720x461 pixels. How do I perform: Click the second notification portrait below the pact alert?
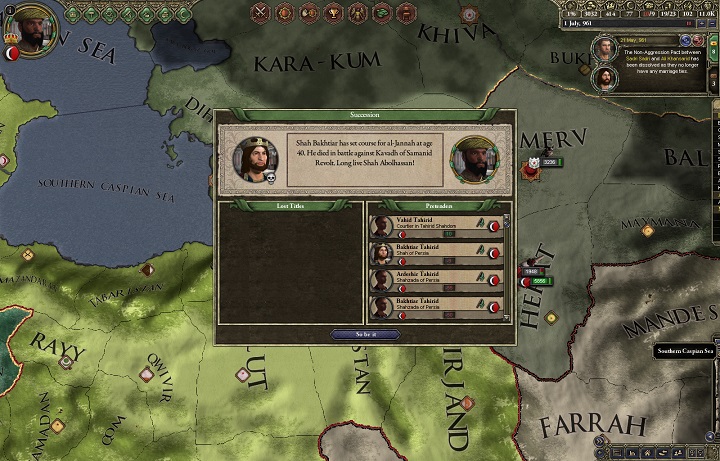click(x=605, y=78)
